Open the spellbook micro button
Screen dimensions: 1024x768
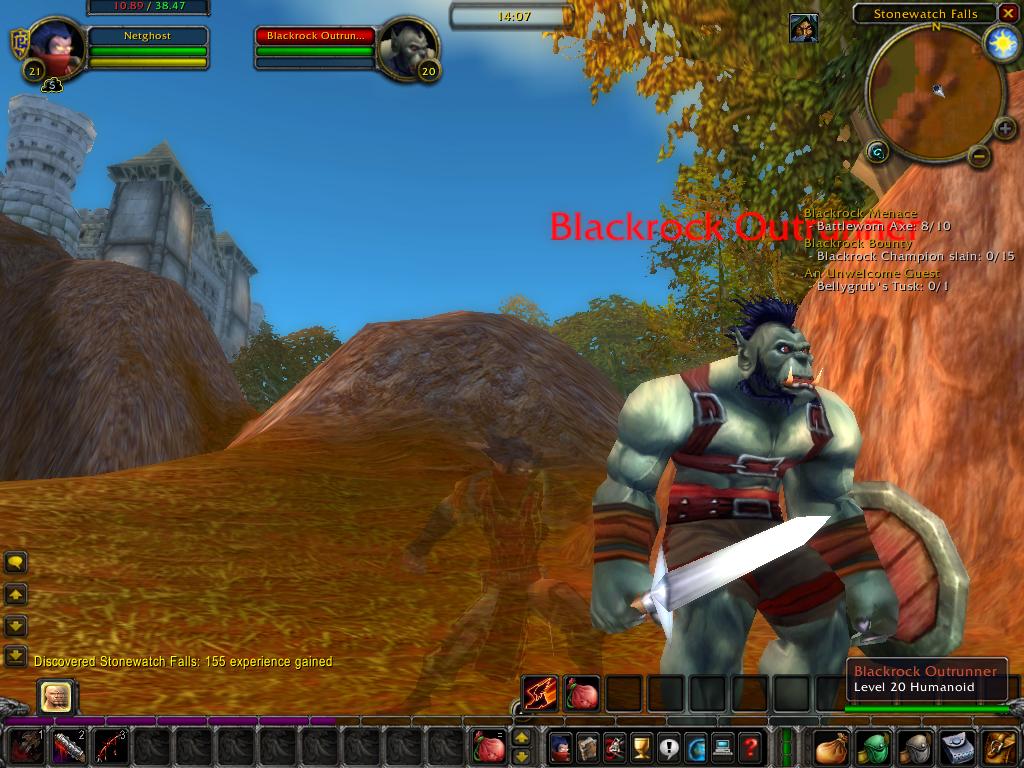[588, 747]
